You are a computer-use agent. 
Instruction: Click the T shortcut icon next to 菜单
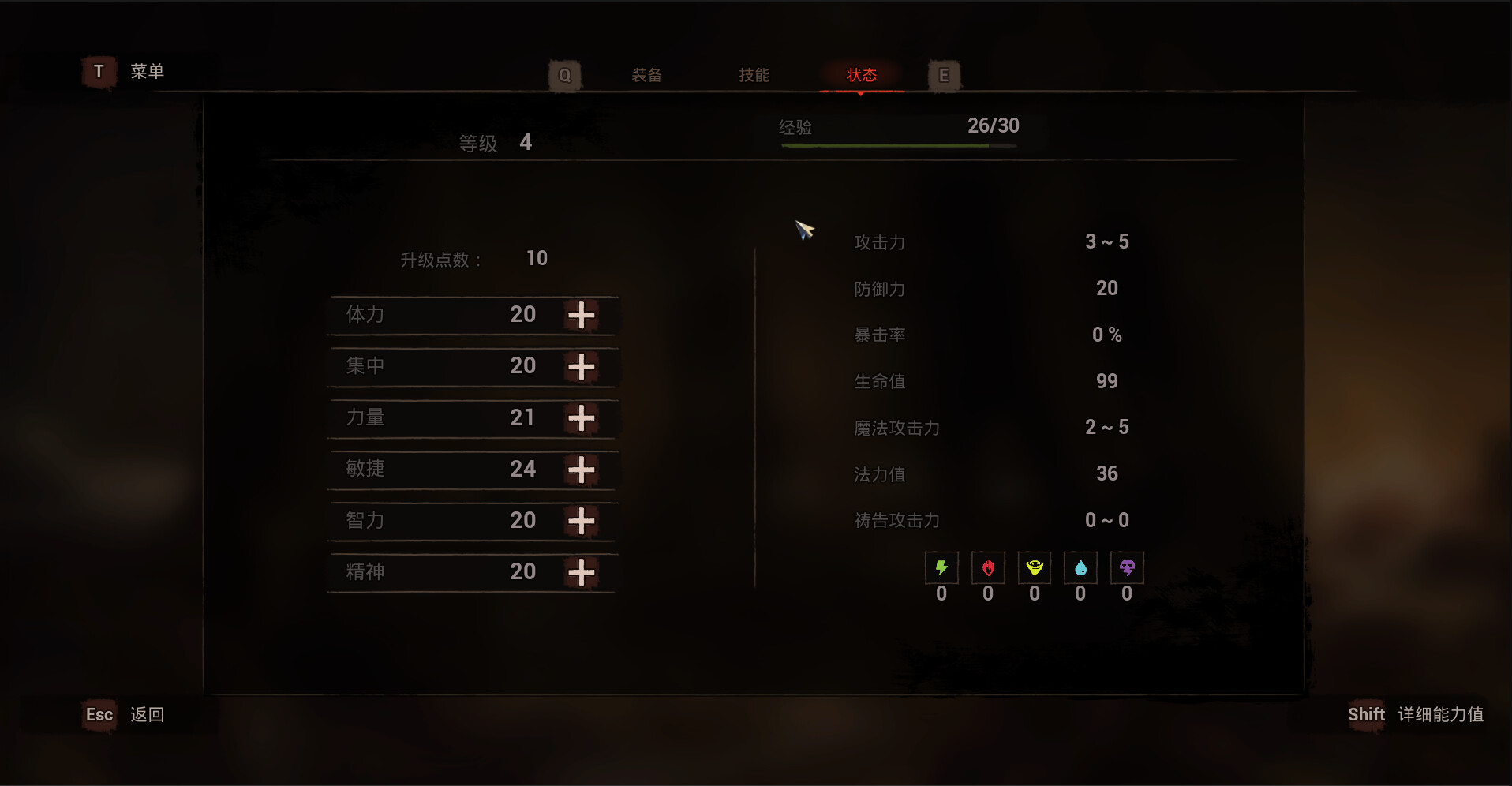click(x=98, y=71)
